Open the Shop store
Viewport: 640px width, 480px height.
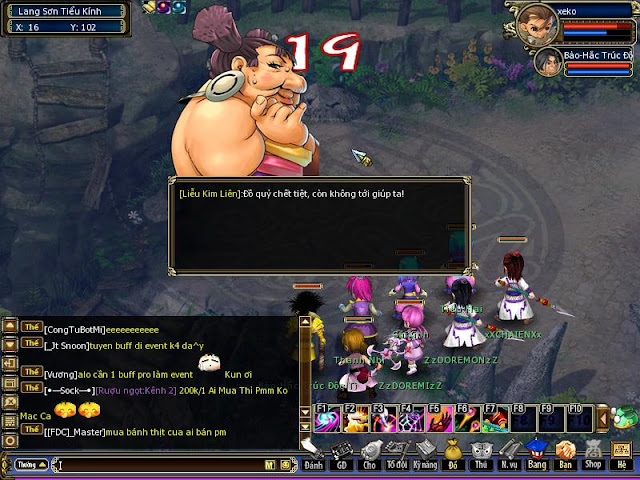point(593,453)
